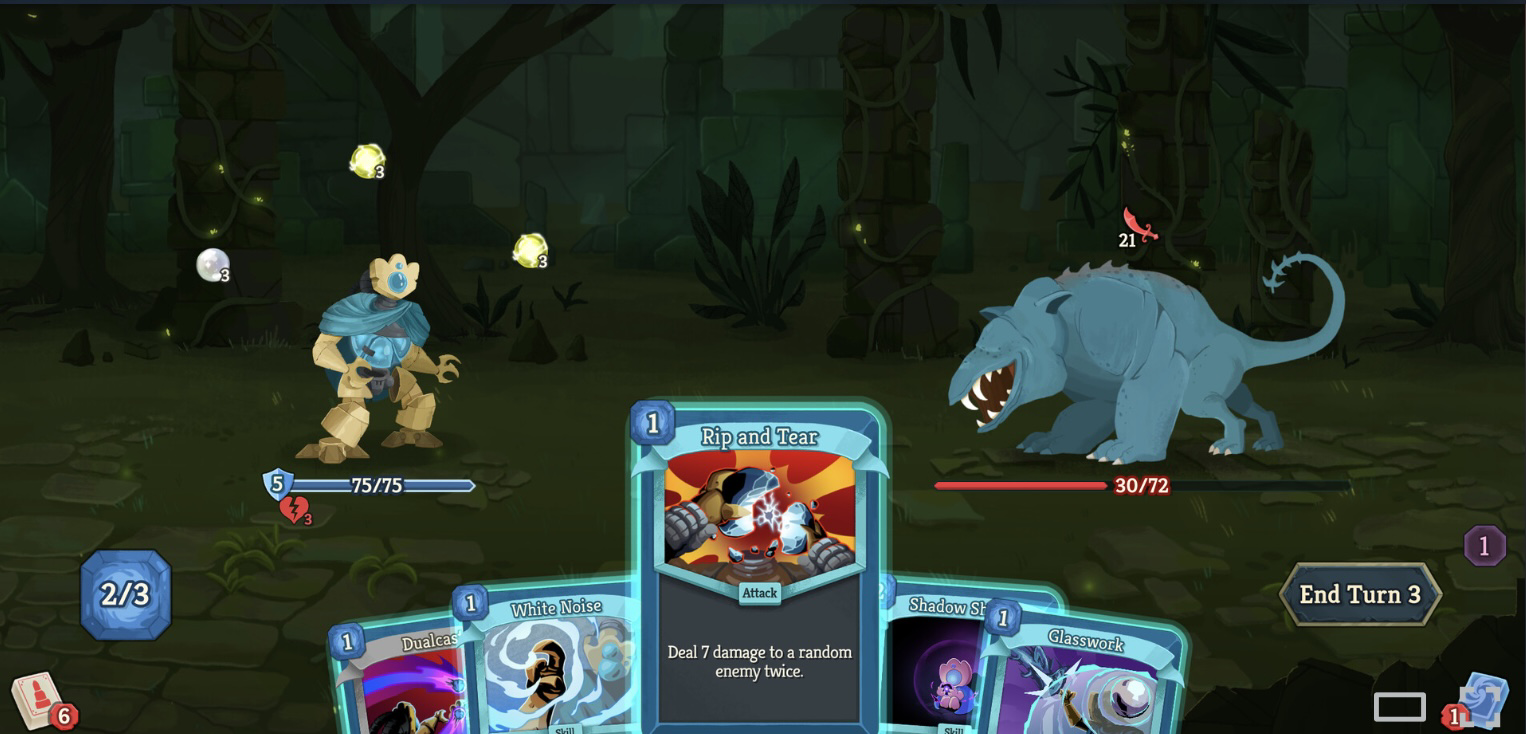This screenshot has width=1526, height=734.
Task: View the discard pile in the corner
Action: (x=1480, y=702)
